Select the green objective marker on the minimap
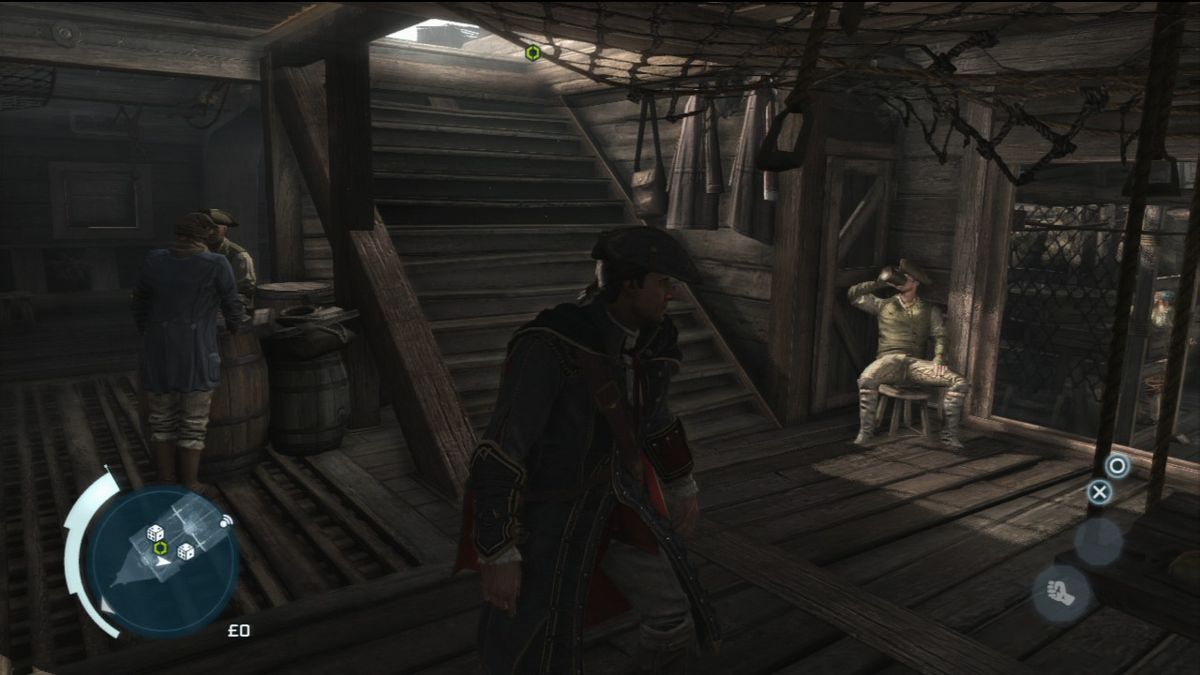 coord(160,547)
